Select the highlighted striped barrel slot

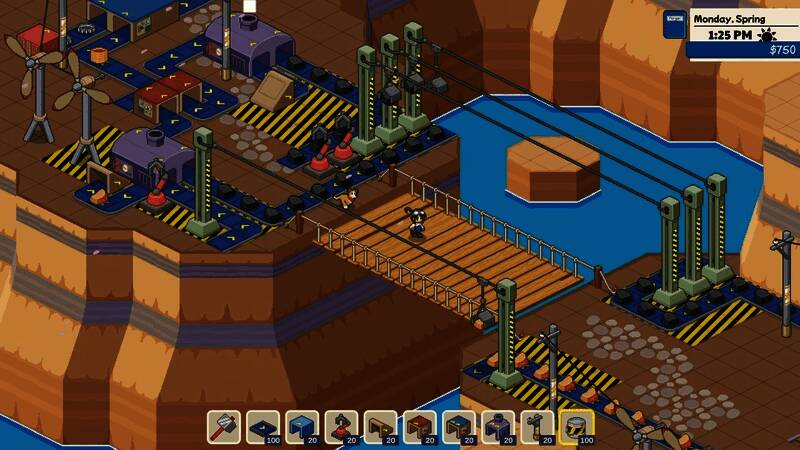point(576,427)
